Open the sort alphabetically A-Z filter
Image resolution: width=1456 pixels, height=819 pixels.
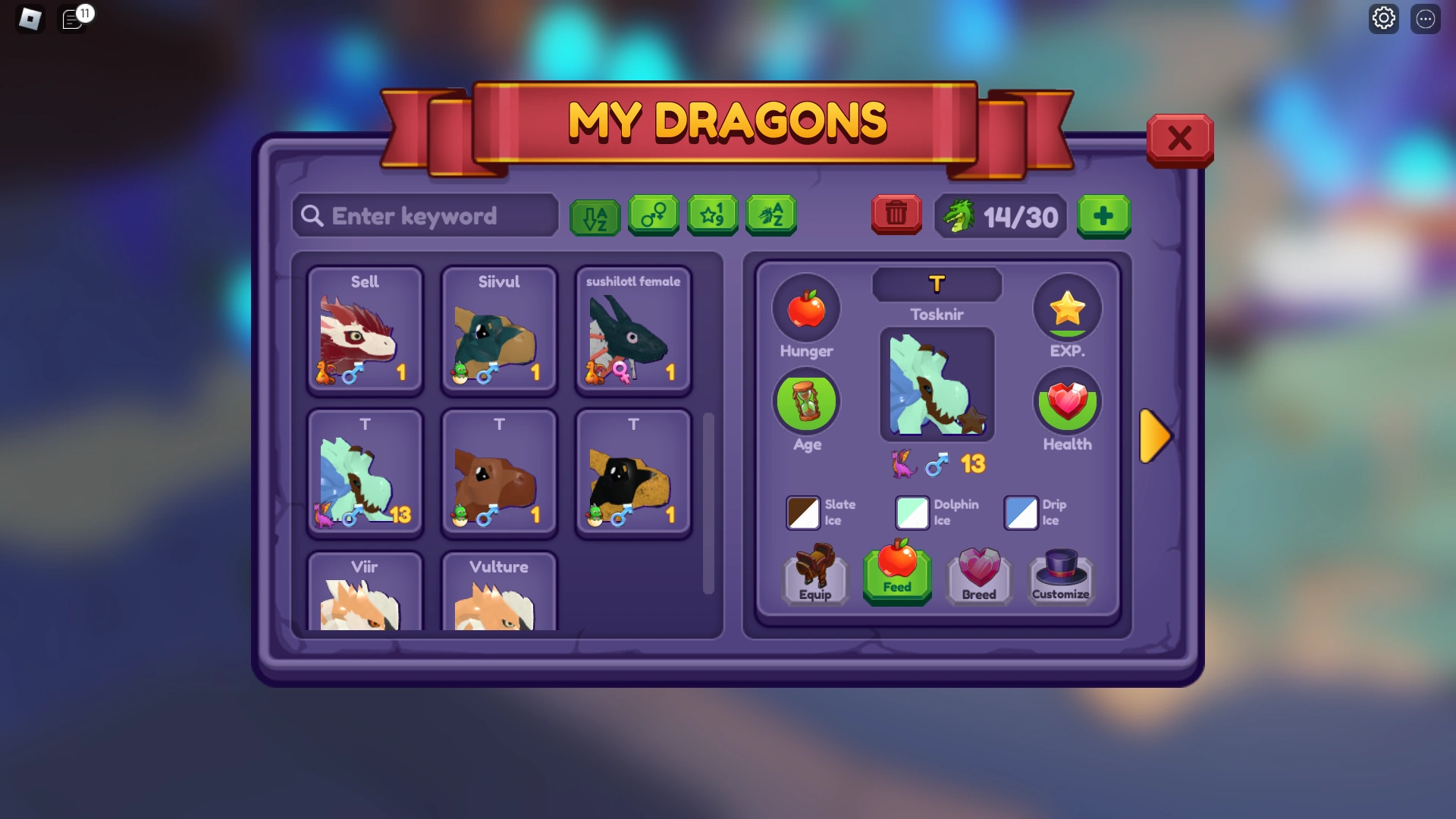coord(595,216)
